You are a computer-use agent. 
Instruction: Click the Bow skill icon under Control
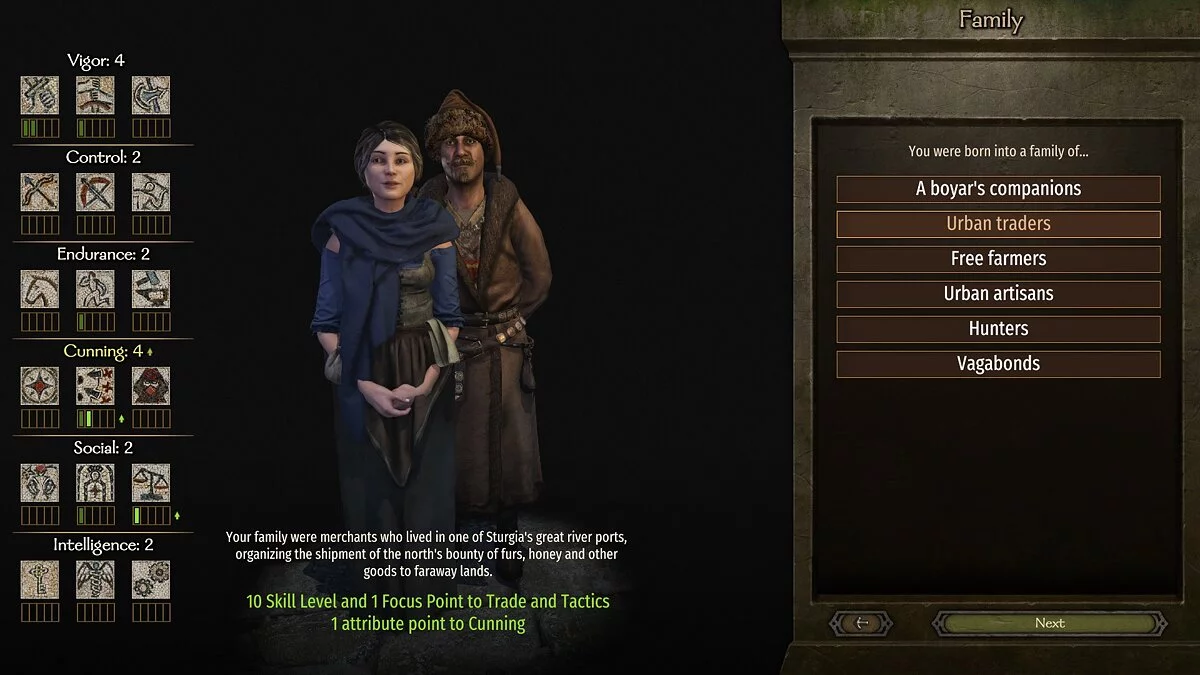(x=40, y=192)
